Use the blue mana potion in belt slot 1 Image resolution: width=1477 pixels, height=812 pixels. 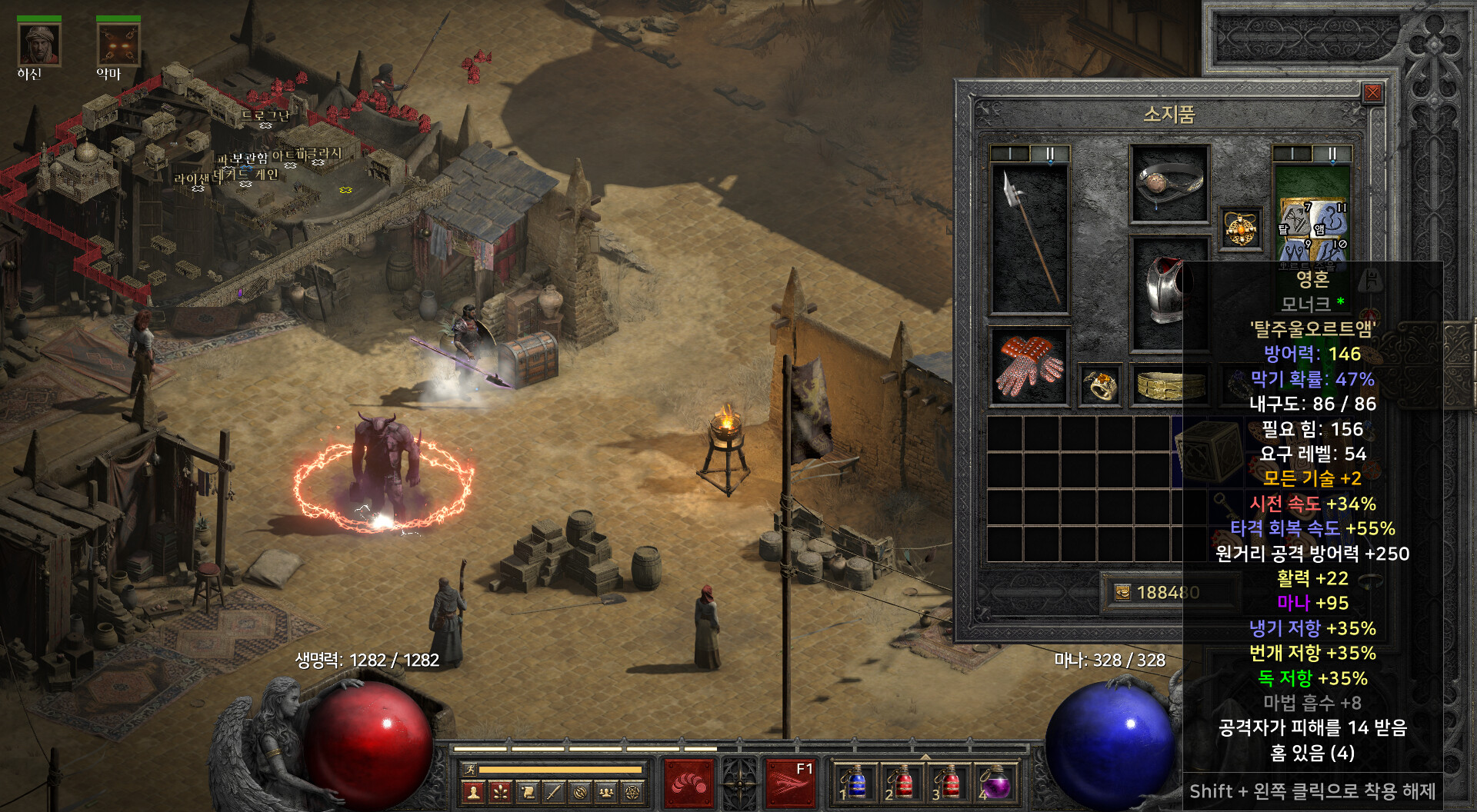click(855, 784)
